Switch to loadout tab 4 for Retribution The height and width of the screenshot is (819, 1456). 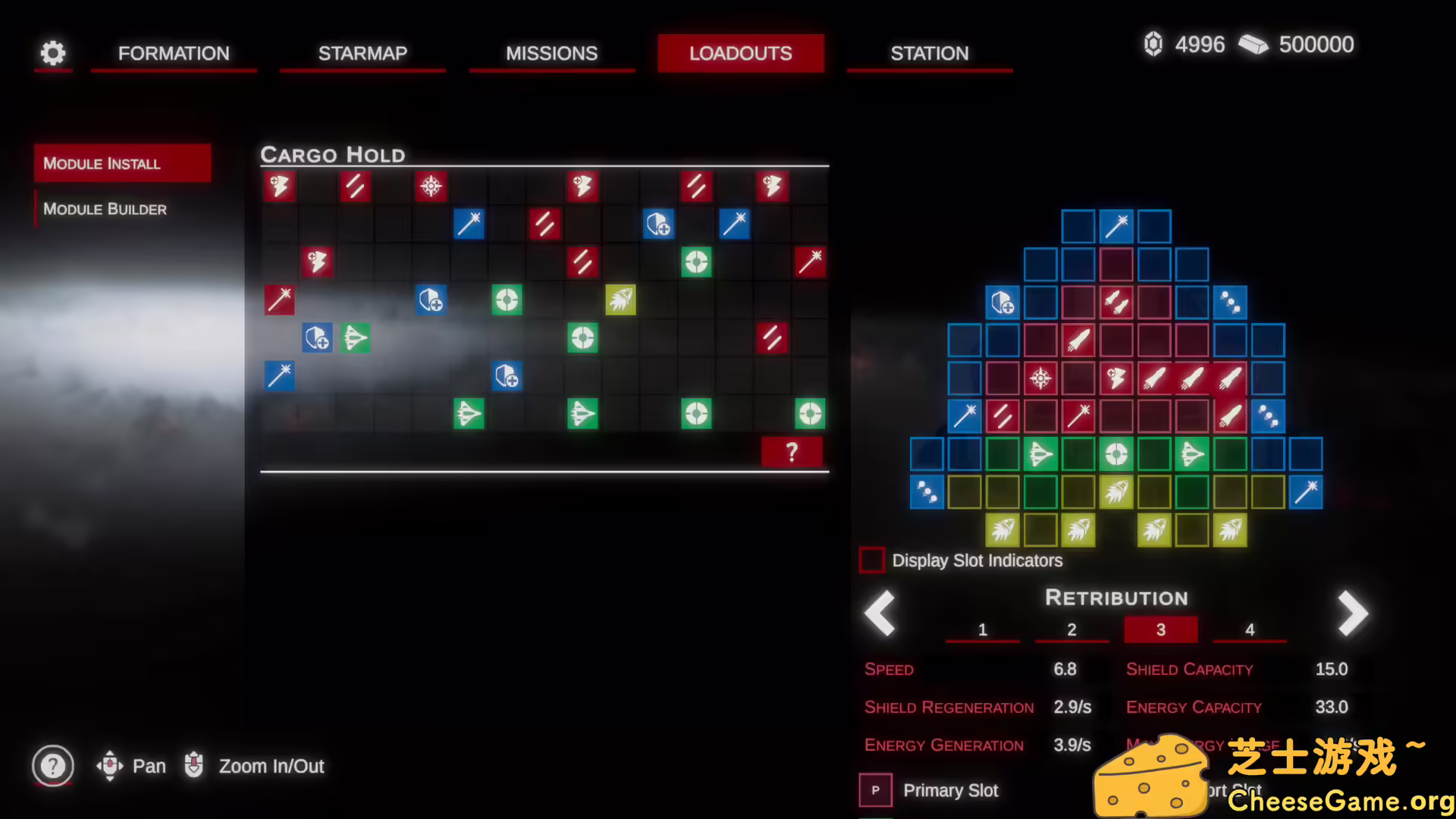[1250, 629]
